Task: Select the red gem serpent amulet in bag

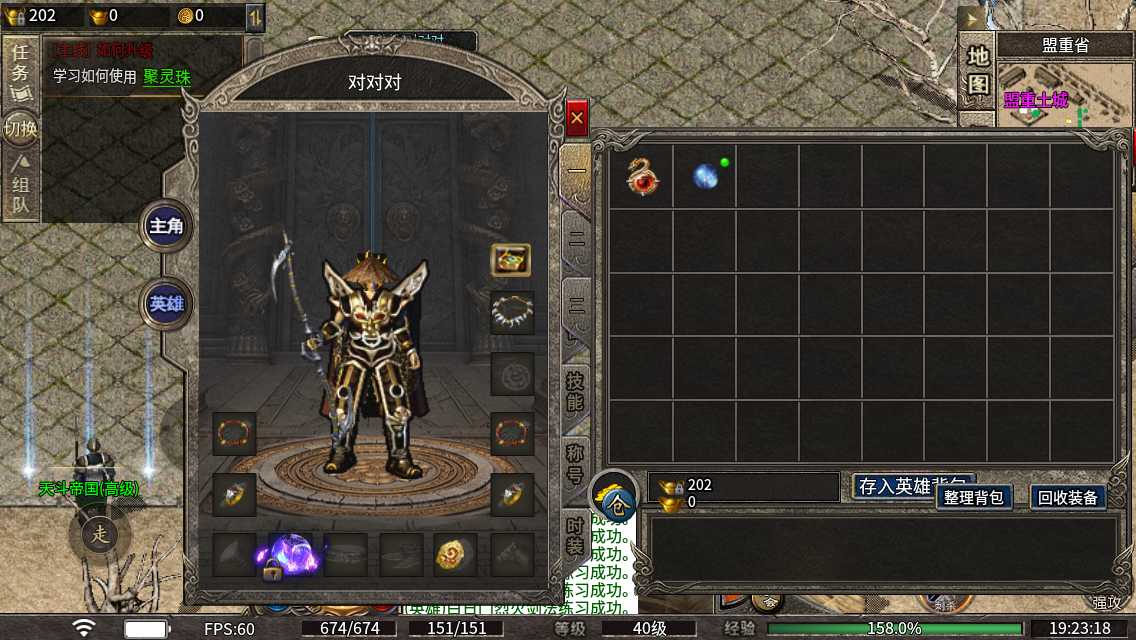Action: (x=641, y=176)
